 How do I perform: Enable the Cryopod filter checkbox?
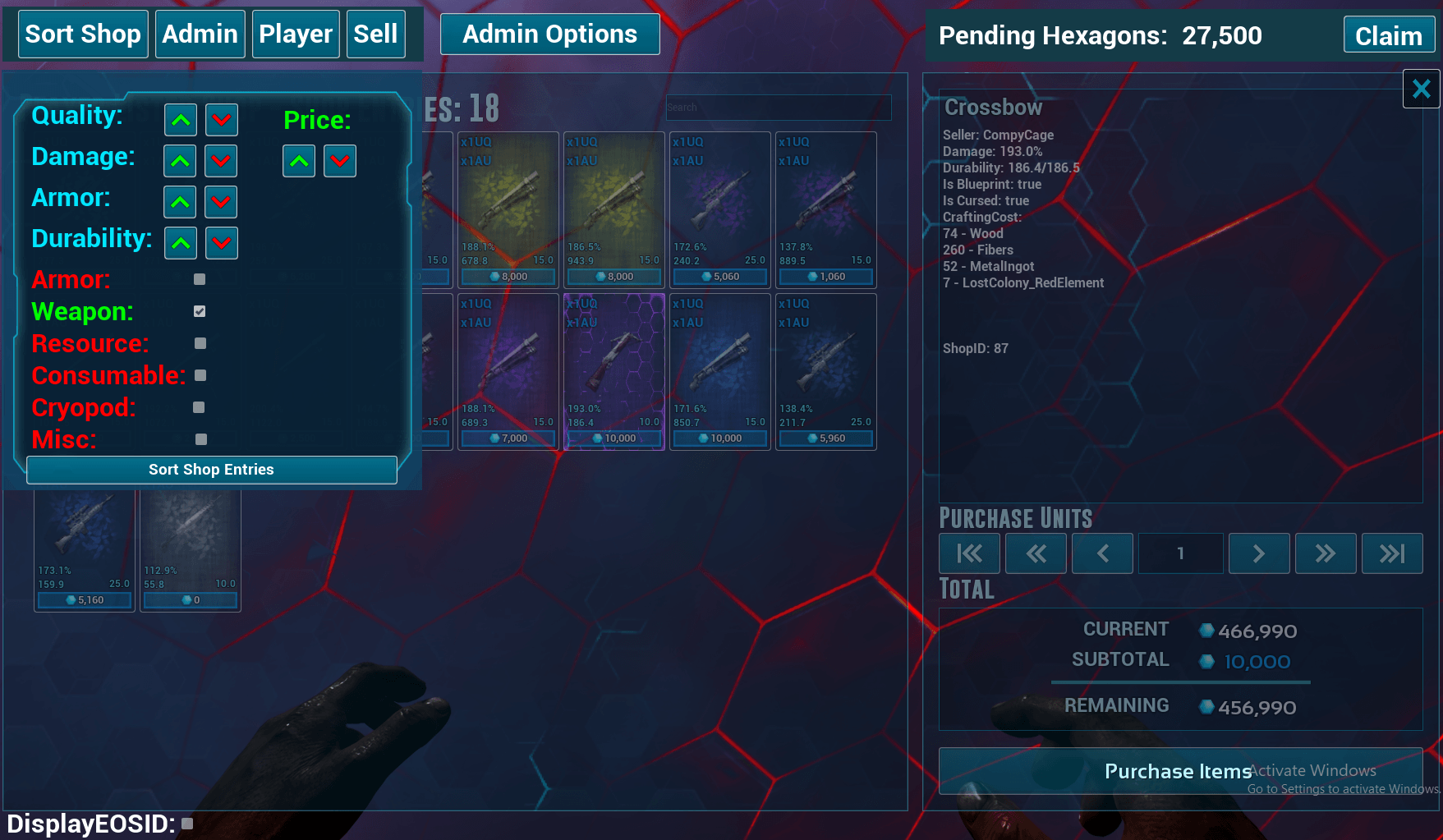tap(199, 407)
